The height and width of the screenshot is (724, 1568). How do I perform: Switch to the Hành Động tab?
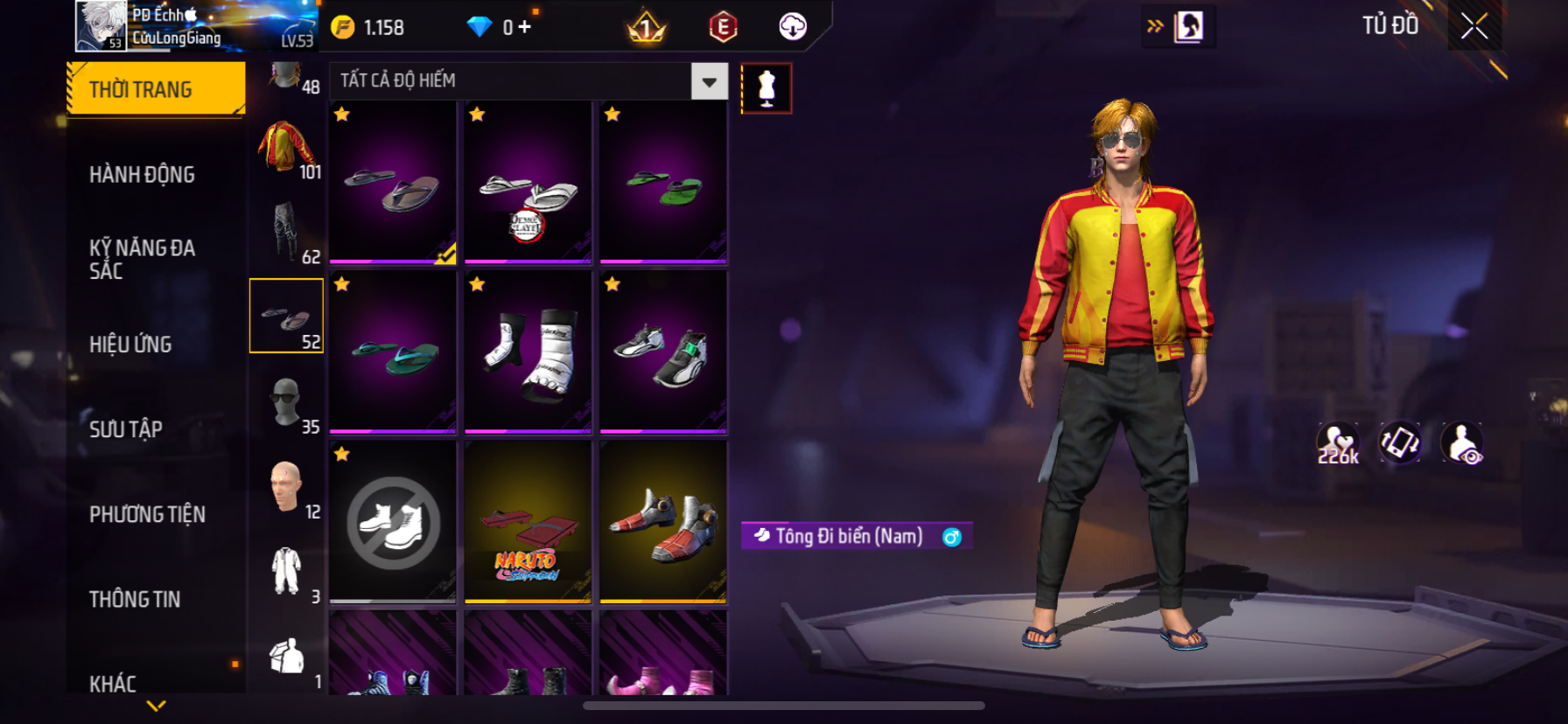click(x=142, y=174)
